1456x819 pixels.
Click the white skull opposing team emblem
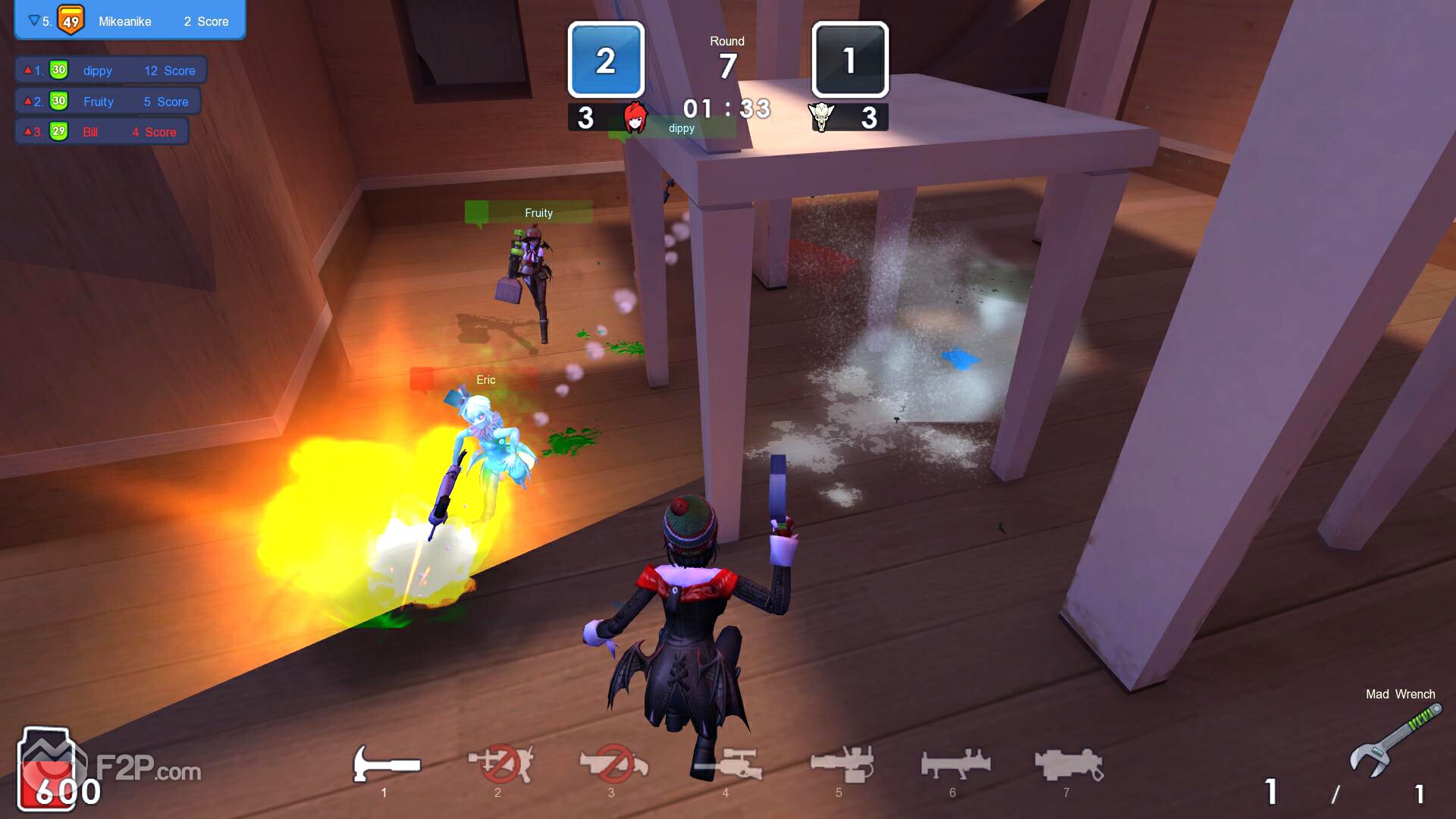coord(821,118)
